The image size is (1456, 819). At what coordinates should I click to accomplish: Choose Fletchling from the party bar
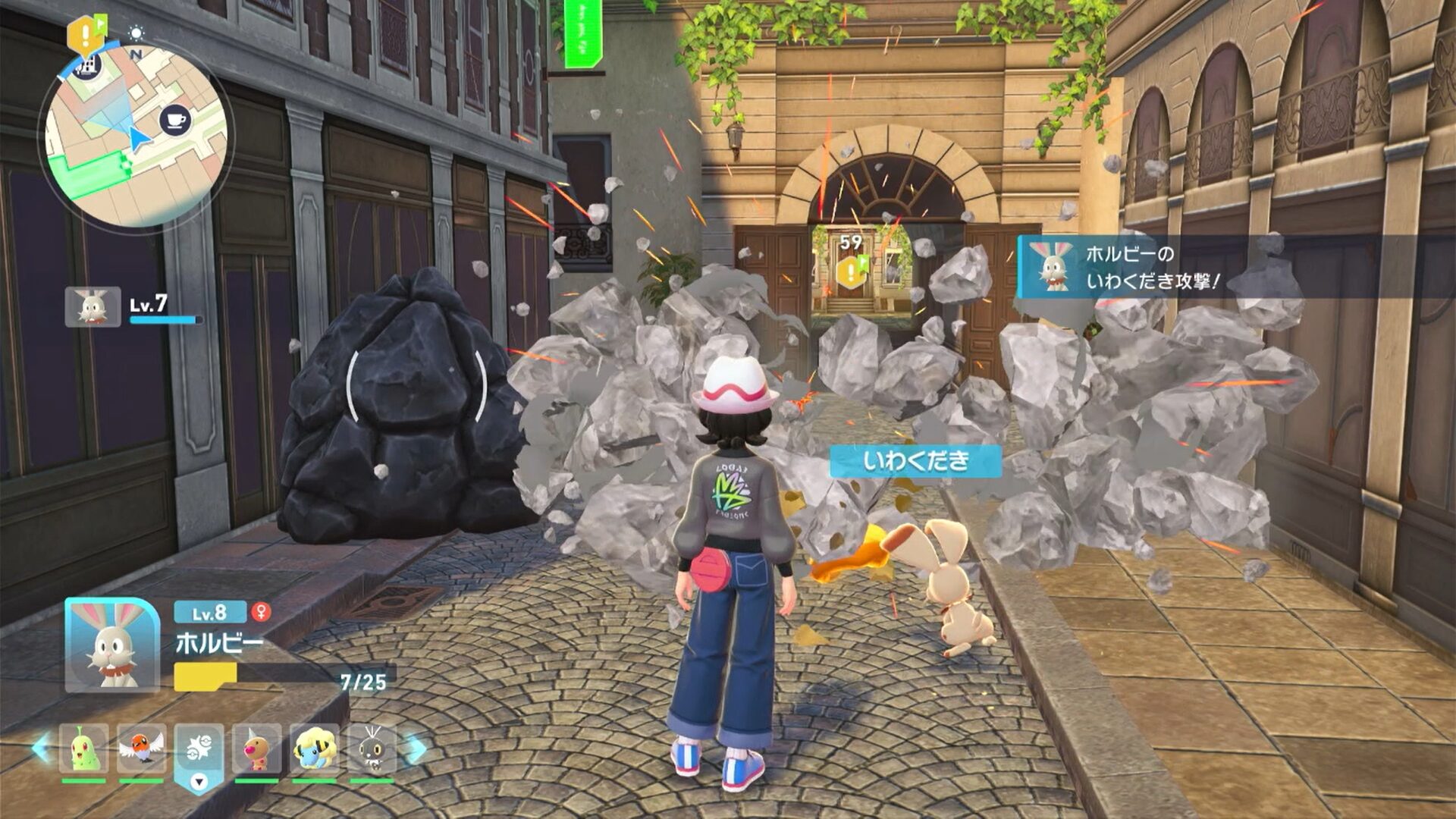141,748
